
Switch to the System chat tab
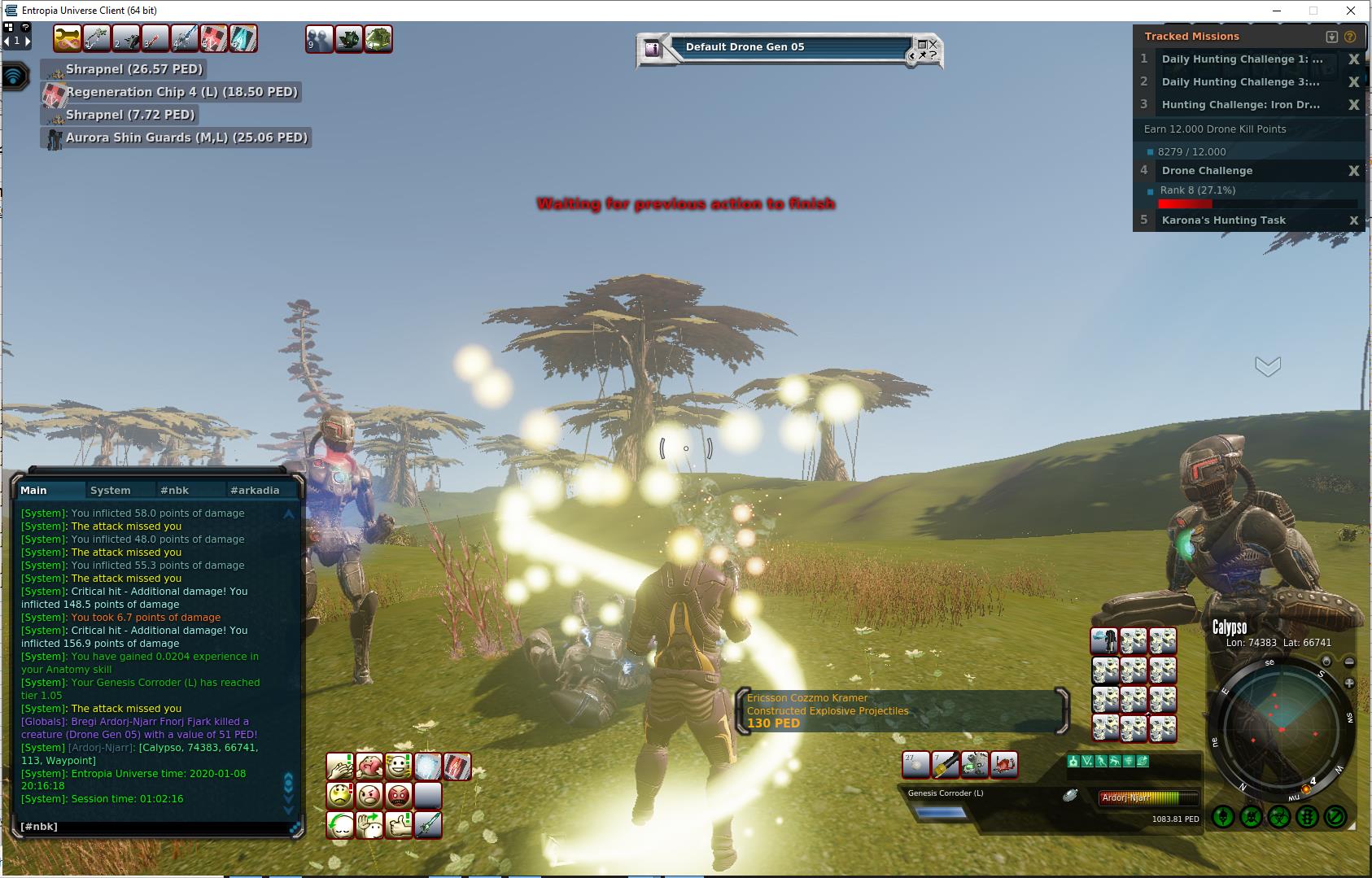coord(111,490)
